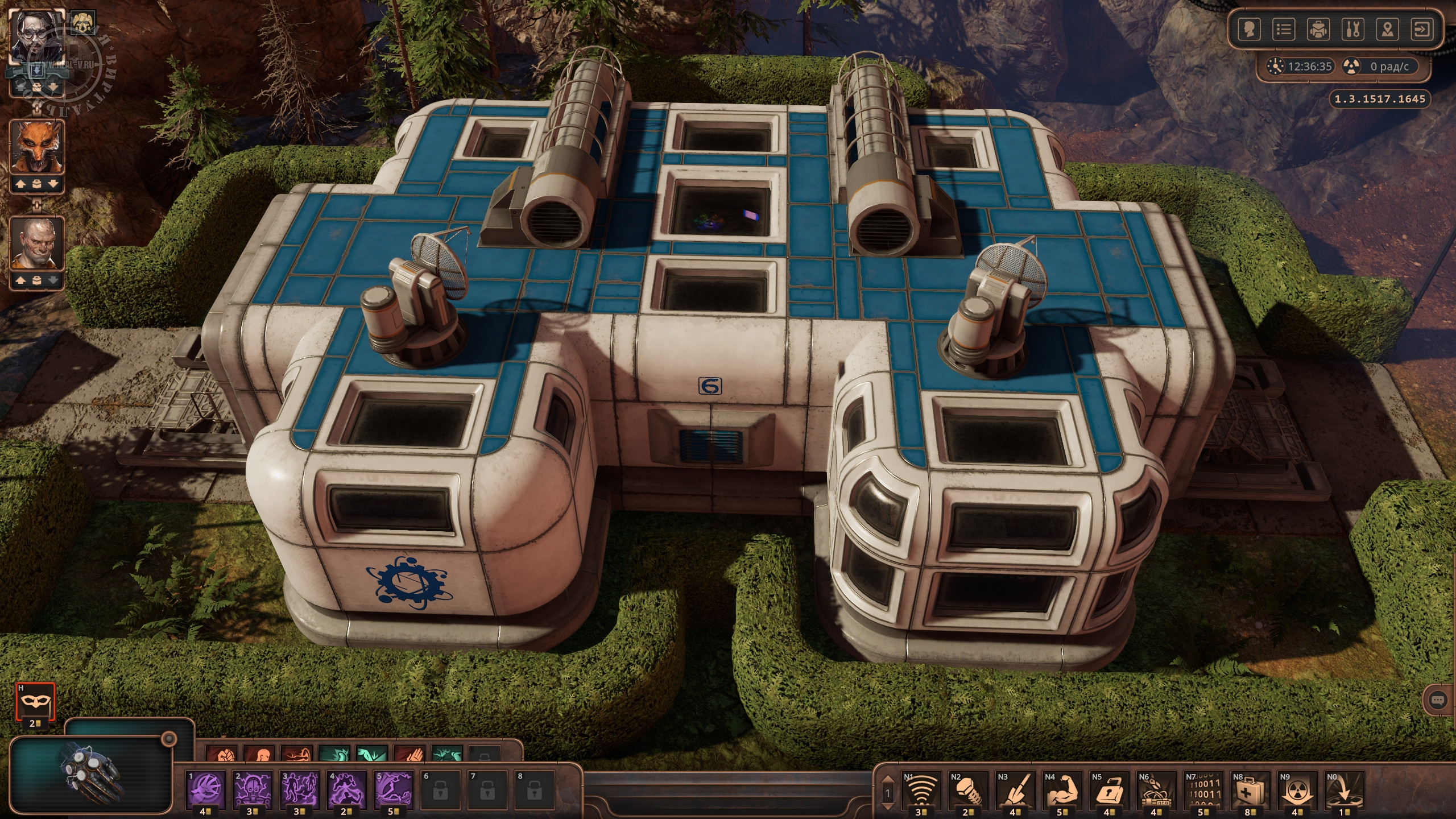Open the map marker button
Viewport: 1456px width, 819px height.
(x=1388, y=30)
